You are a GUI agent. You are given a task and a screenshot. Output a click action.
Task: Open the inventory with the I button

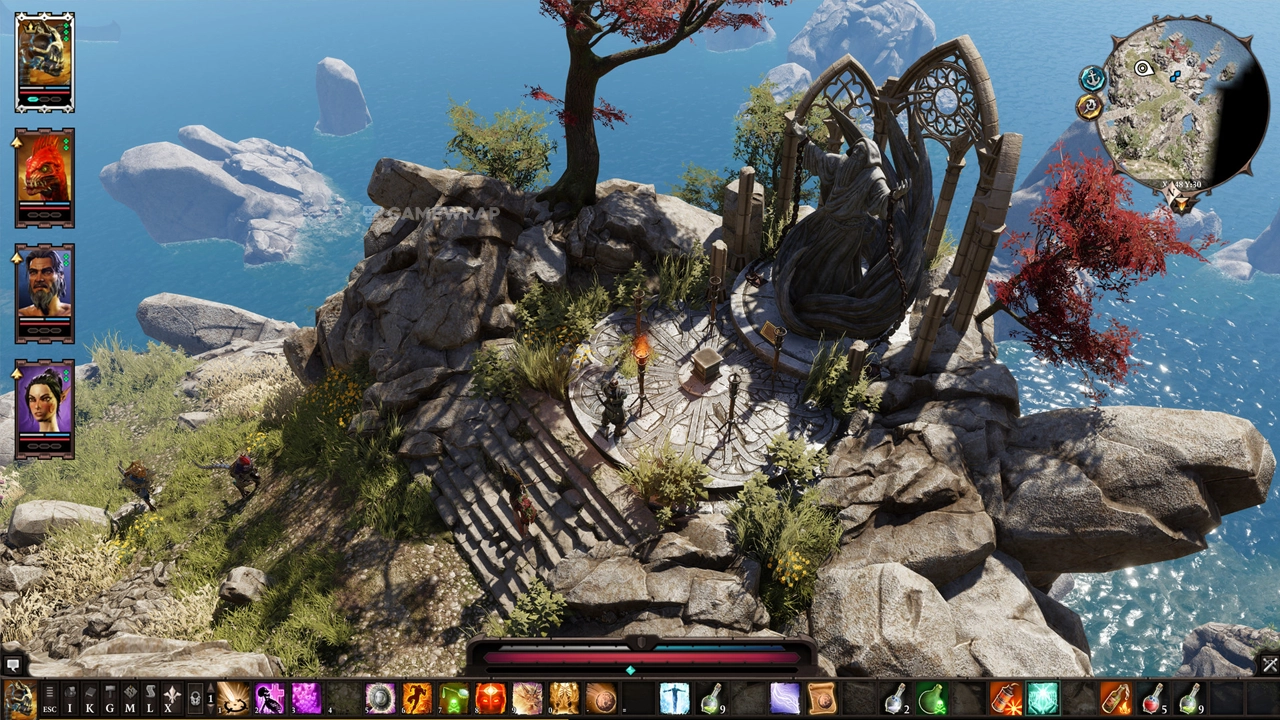coord(69,697)
